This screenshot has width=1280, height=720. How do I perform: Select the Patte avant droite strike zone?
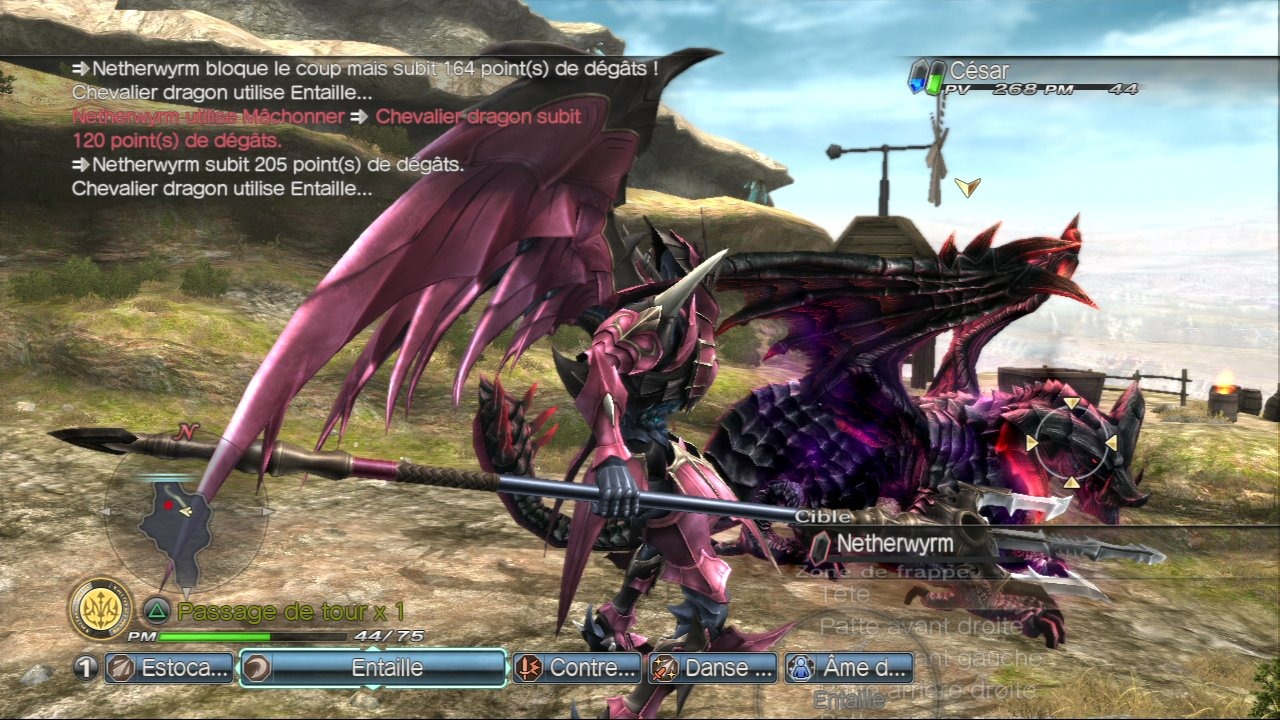[x=920, y=627]
